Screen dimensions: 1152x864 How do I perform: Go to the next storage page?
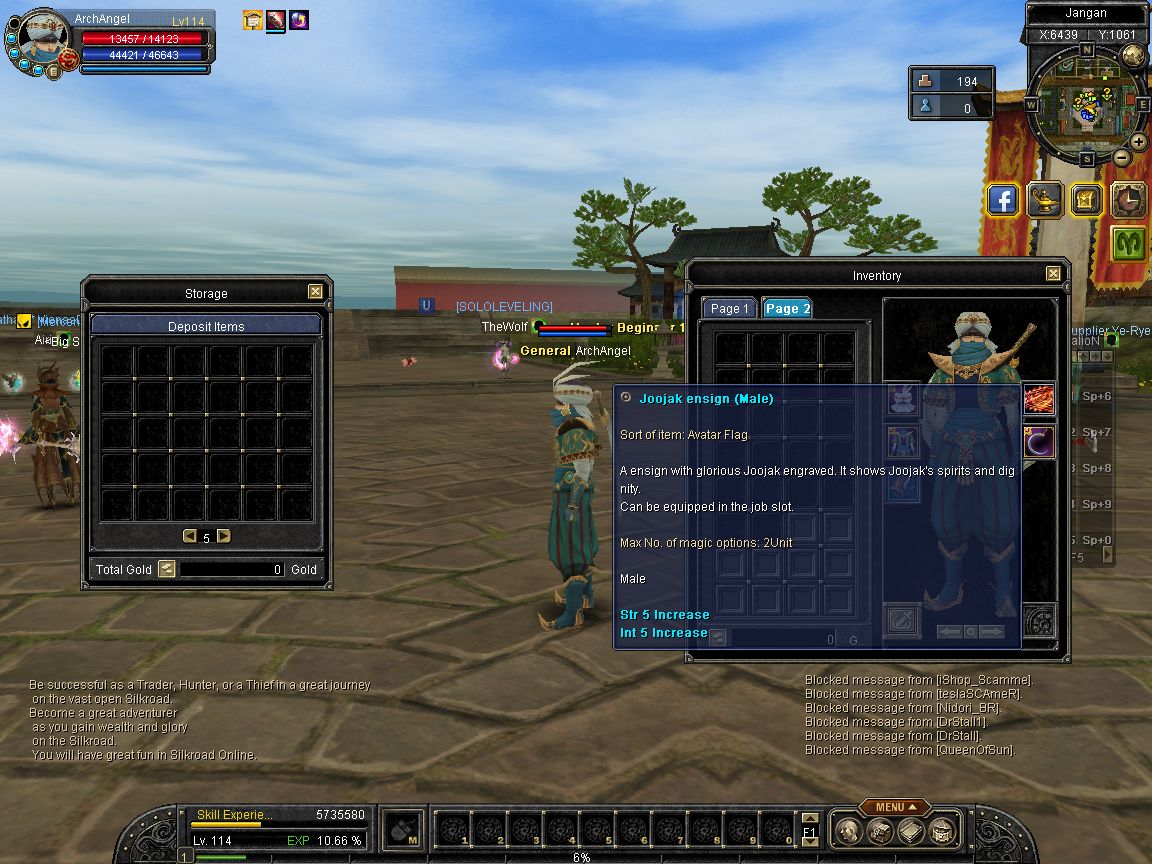point(224,536)
